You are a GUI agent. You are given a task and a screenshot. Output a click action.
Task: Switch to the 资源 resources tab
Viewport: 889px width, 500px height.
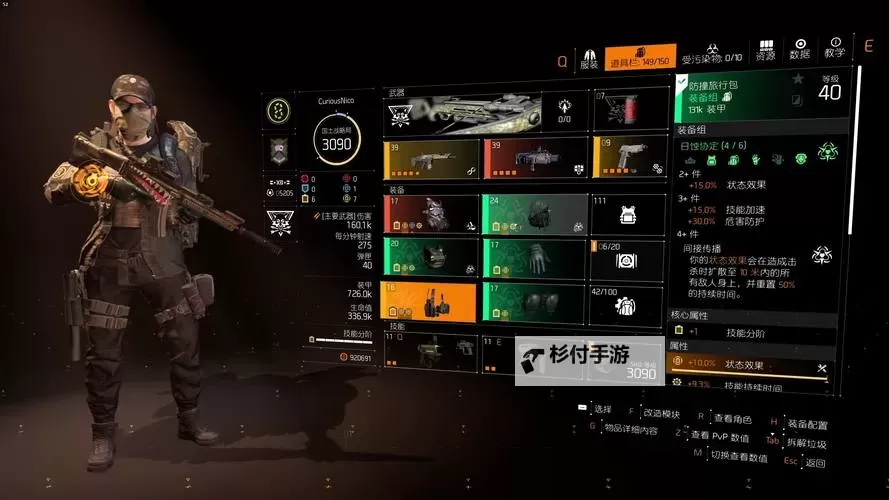[x=766, y=50]
